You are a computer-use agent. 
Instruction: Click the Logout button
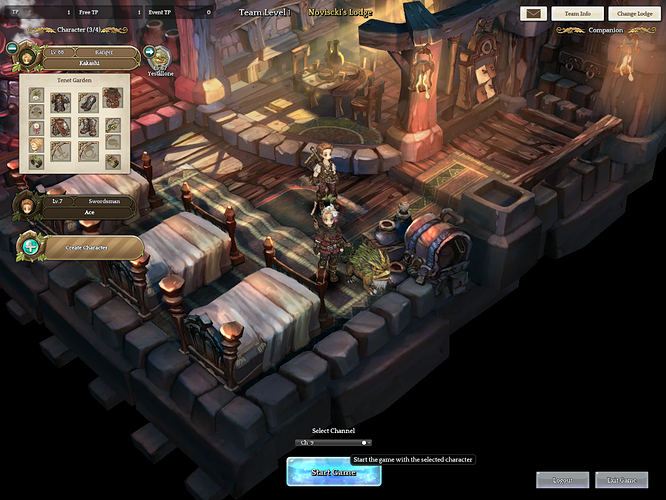point(562,480)
